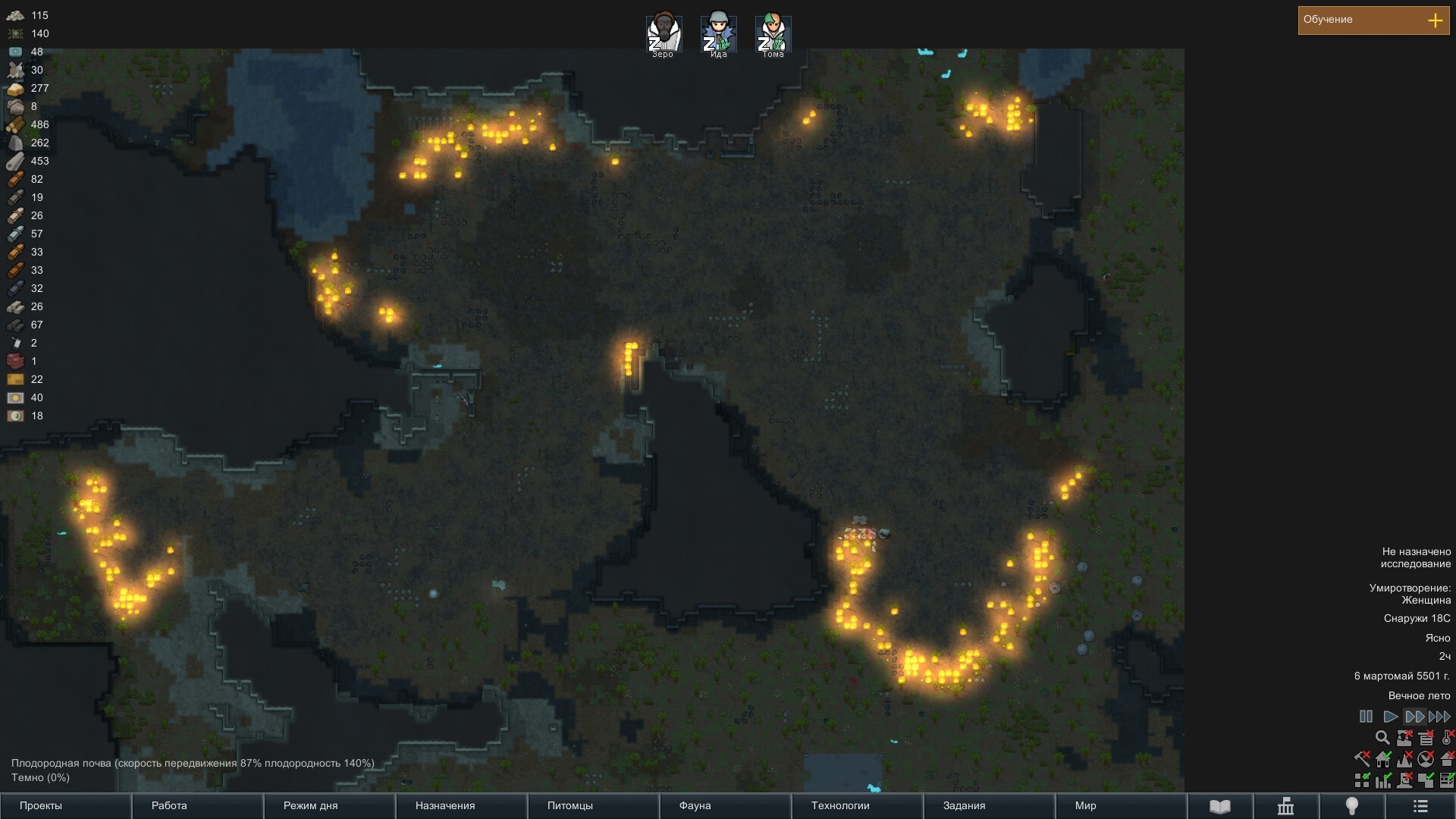Set triple-arrow fastest game speed
This screenshot has height=819, width=1456.
[1439, 717]
